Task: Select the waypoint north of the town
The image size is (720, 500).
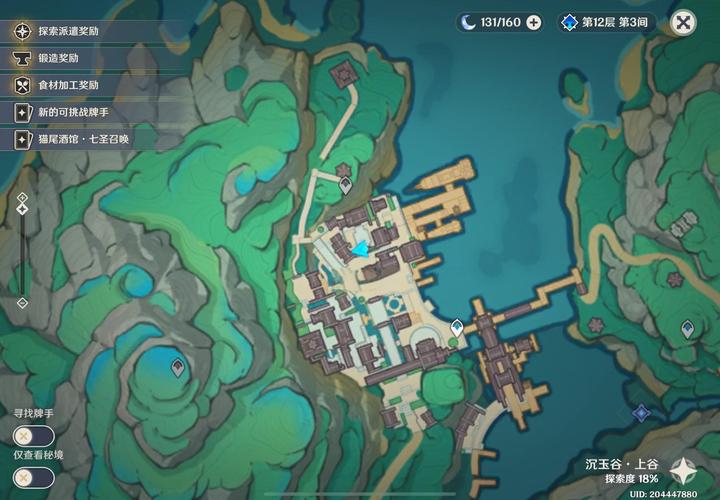Action: [x=346, y=184]
